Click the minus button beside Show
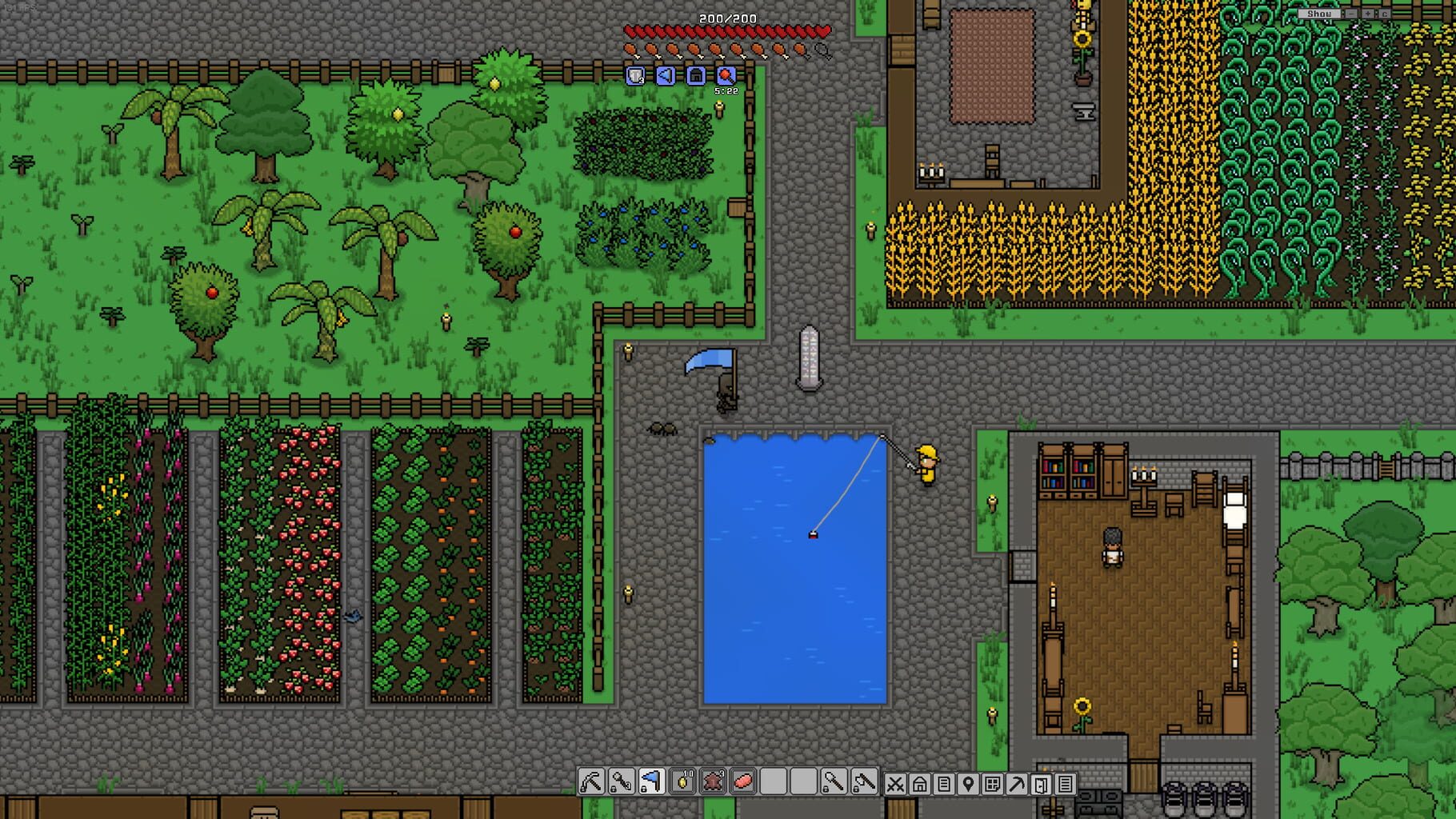The width and height of the screenshot is (1456, 819). (x=1351, y=14)
